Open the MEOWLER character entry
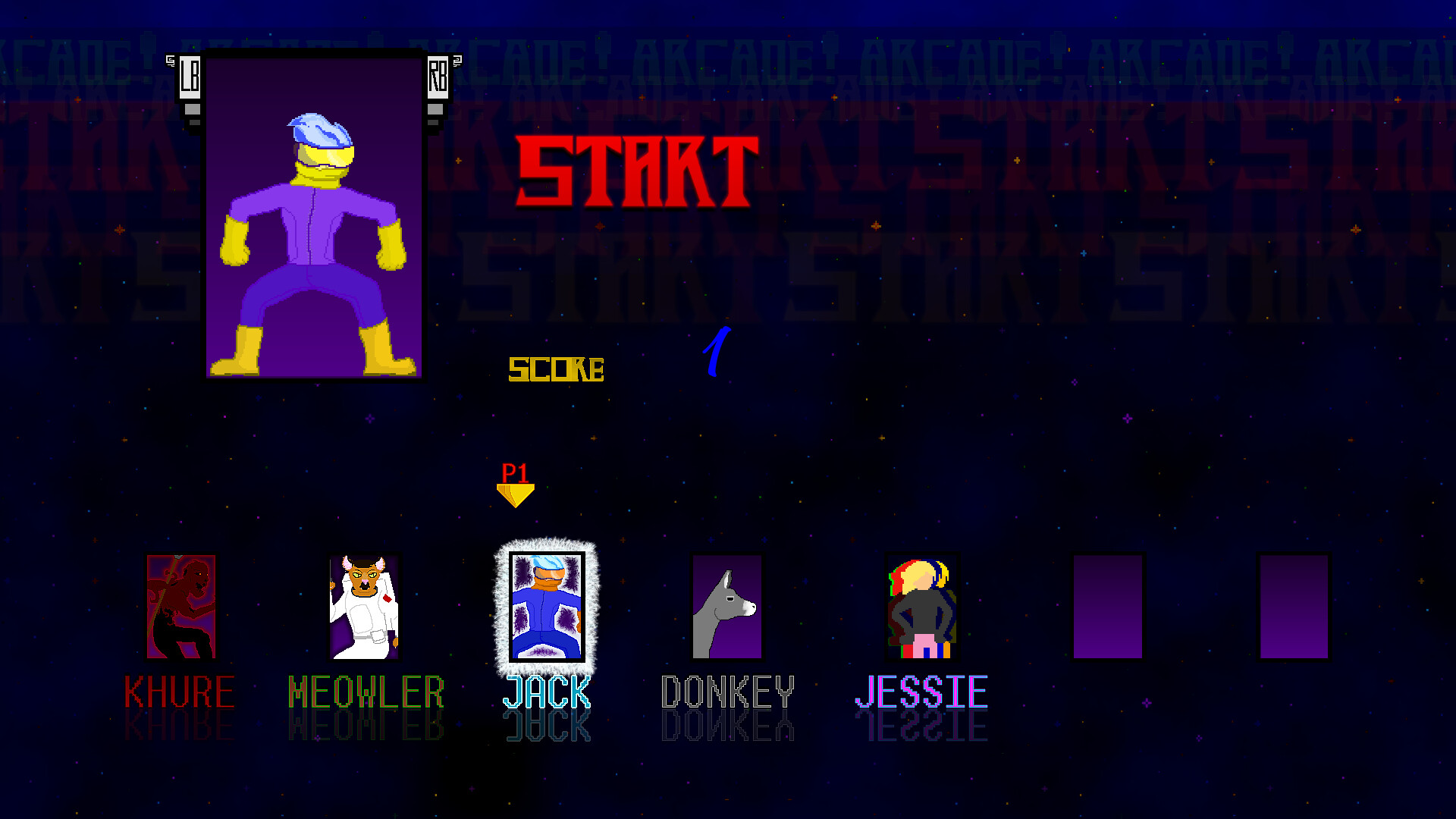Viewport: 1456px width, 819px height. [x=366, y=692]
